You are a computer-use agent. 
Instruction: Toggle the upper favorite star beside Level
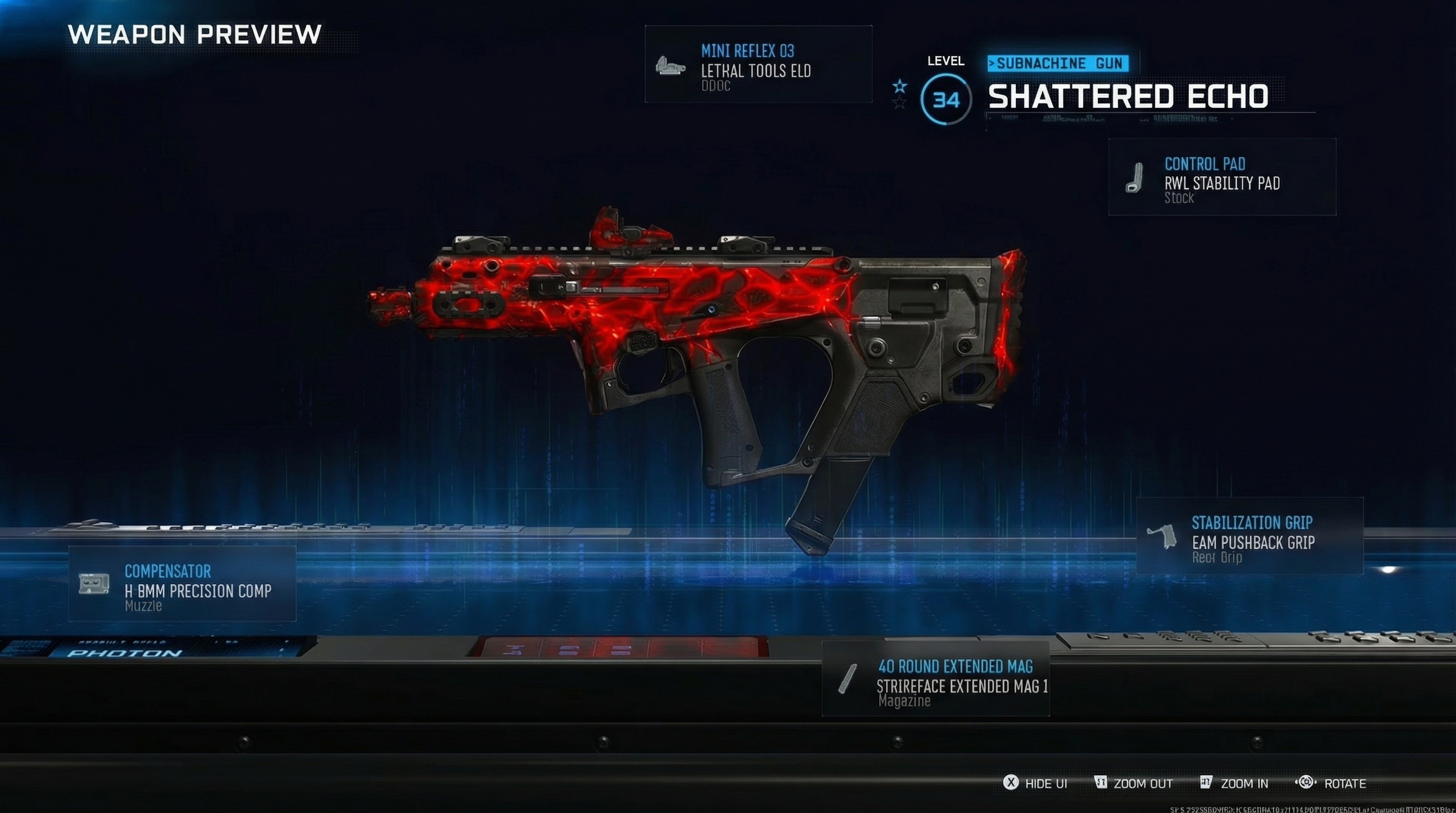tap(899, 86)
